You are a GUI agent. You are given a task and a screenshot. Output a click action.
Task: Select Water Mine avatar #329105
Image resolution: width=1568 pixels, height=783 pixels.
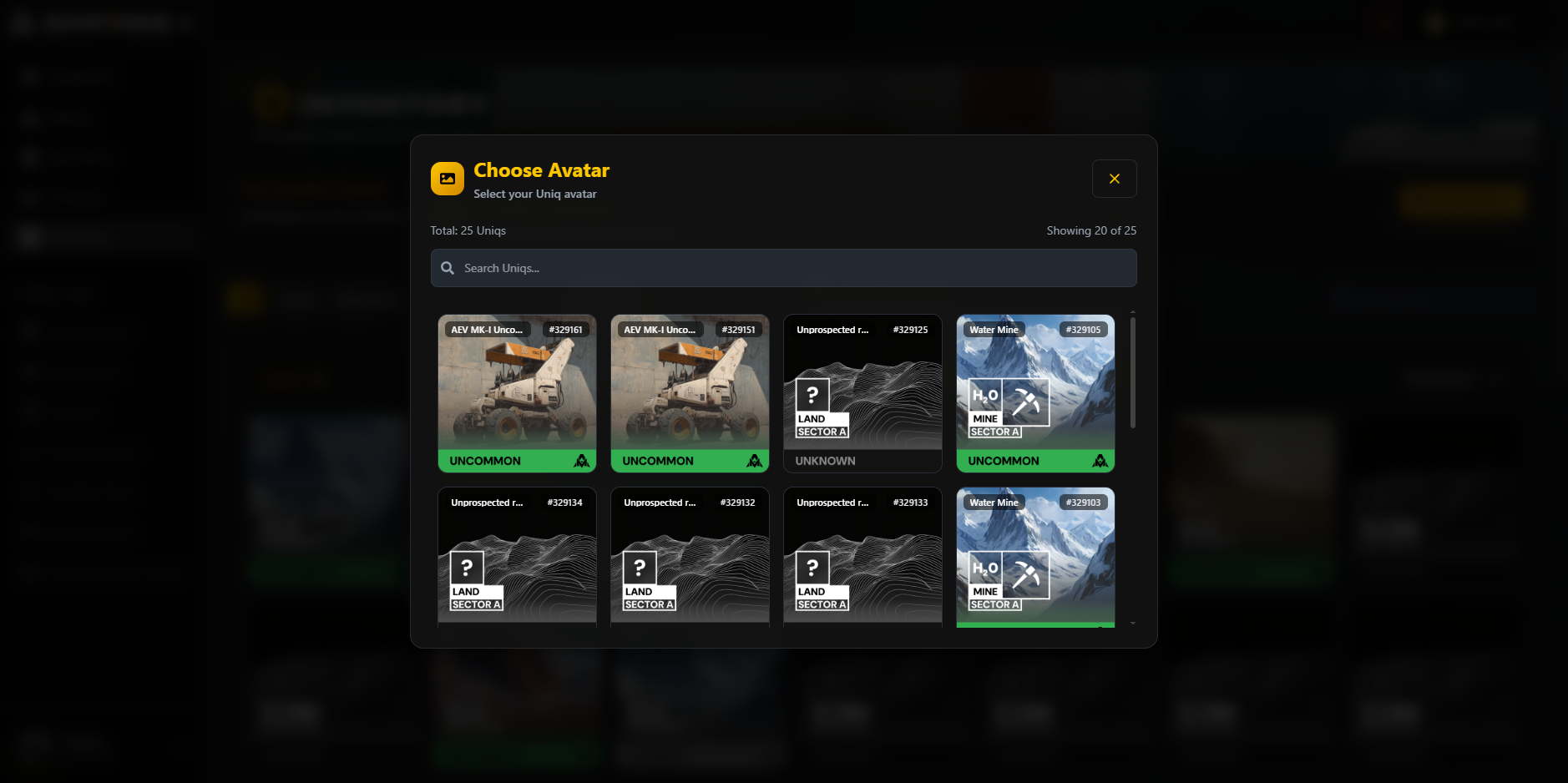click(1035, 393)
